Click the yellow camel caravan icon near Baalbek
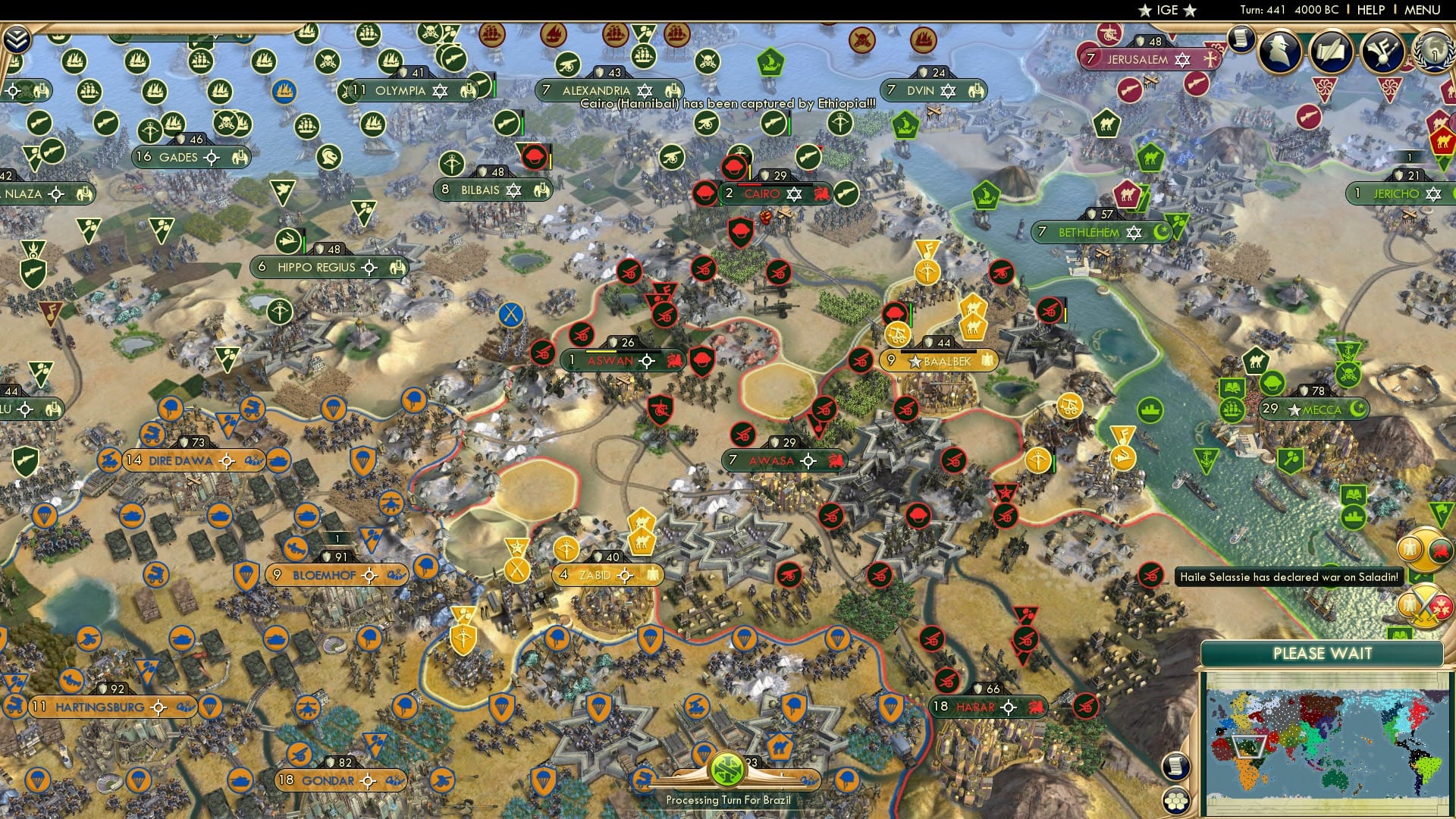The width and height of the screenshot is (1456, 819). pos(974,328)
